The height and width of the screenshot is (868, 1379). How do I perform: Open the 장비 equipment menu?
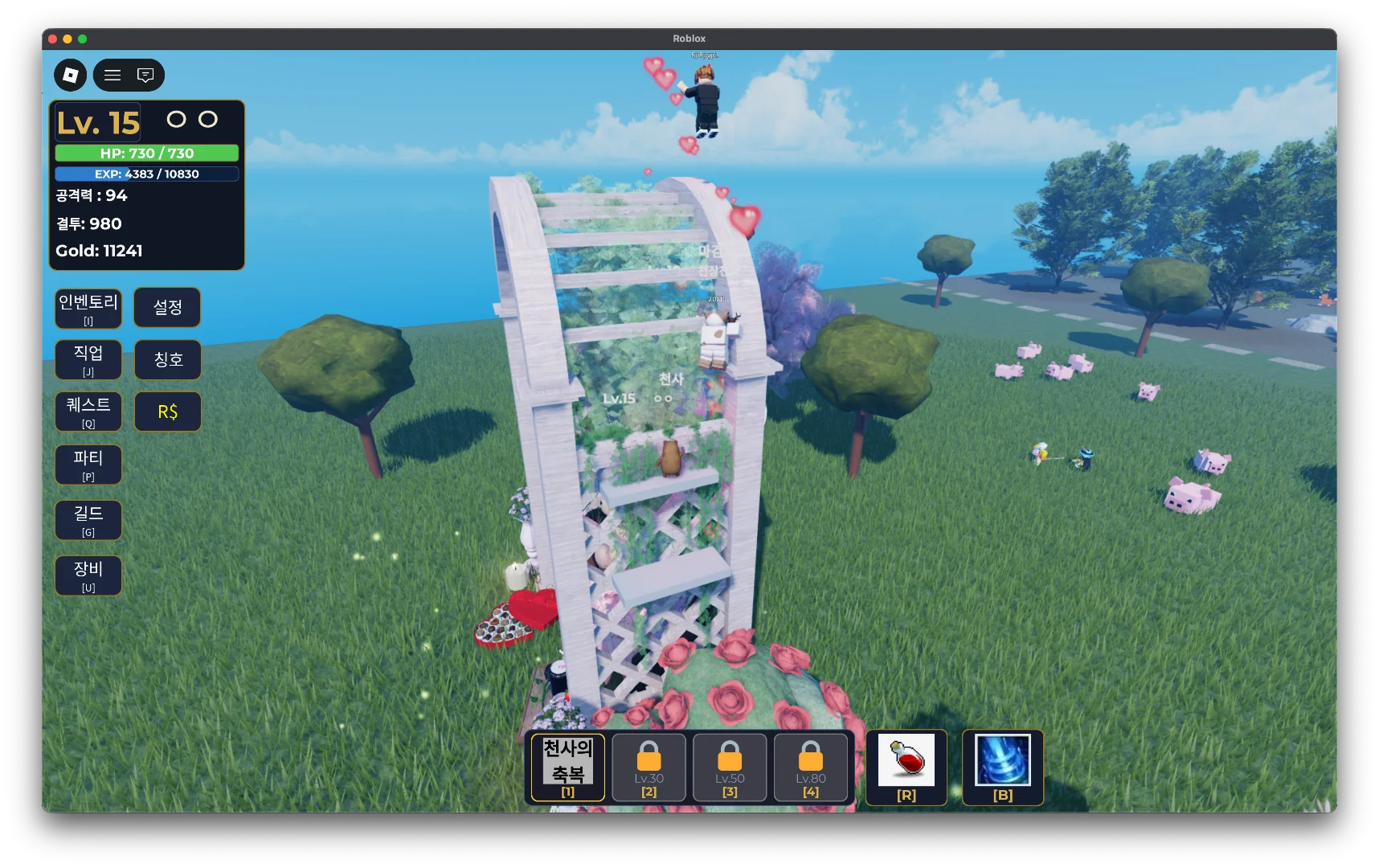coord(88,575)
